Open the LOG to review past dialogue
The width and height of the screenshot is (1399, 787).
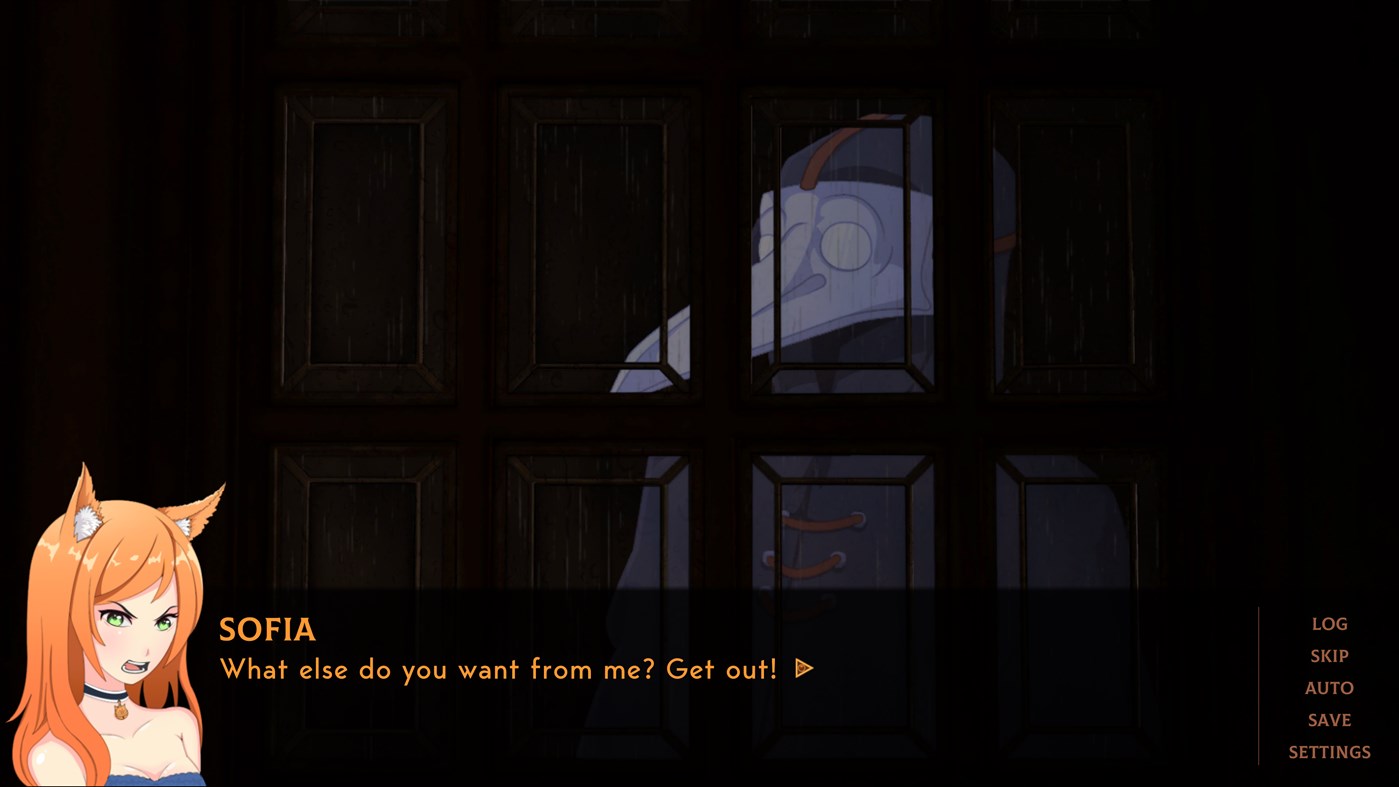[x=1329, y=623]
